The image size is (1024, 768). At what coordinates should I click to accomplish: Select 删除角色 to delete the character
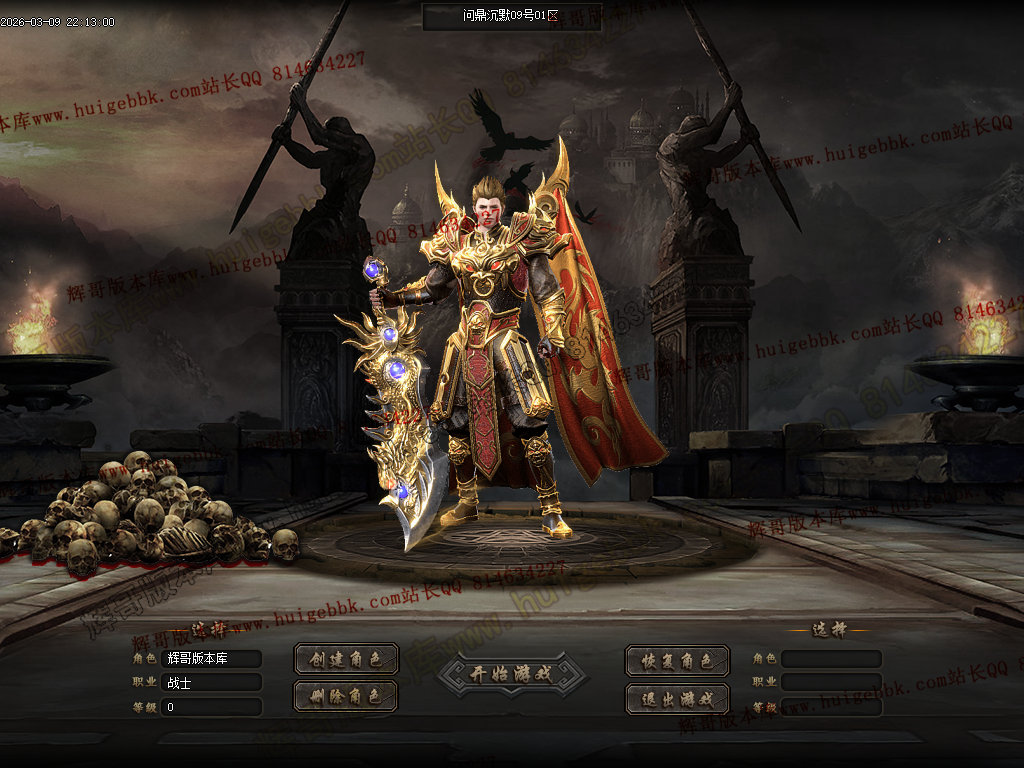click(346, 696)
